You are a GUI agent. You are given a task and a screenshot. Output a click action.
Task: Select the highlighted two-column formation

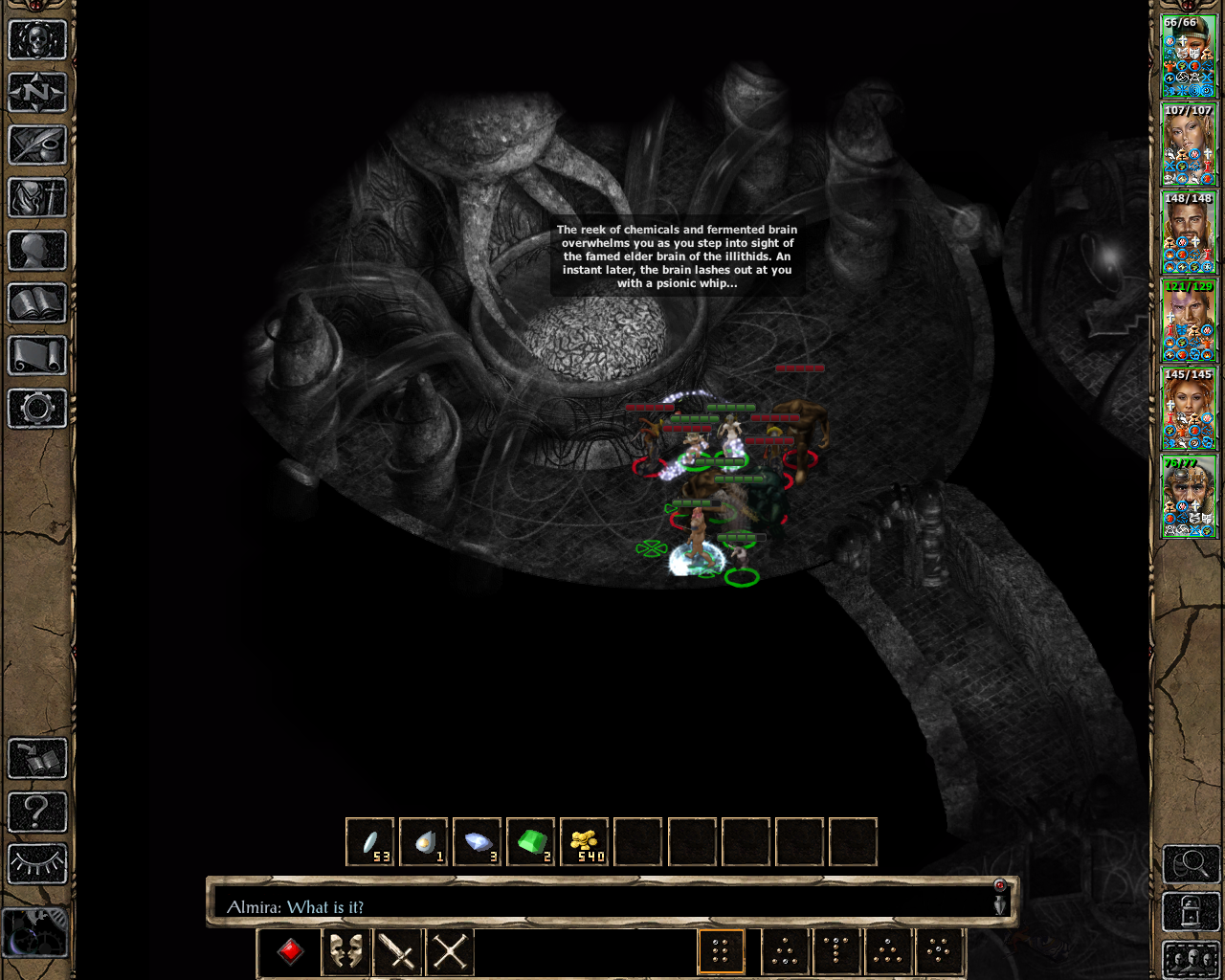(722, 951)
